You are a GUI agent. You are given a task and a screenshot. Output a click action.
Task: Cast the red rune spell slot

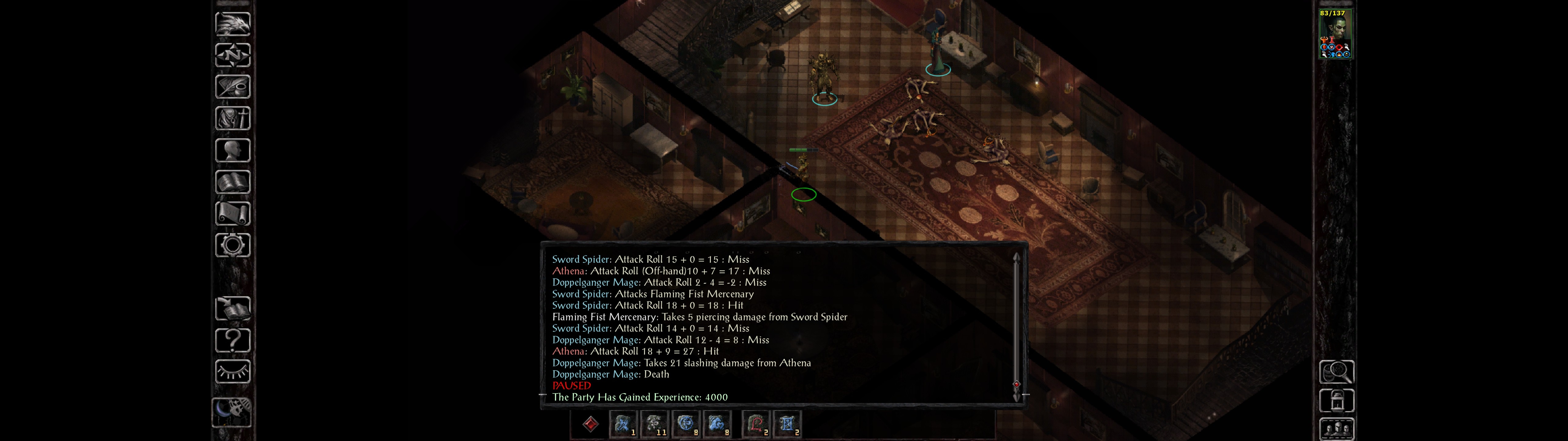[x=756, y=424]
